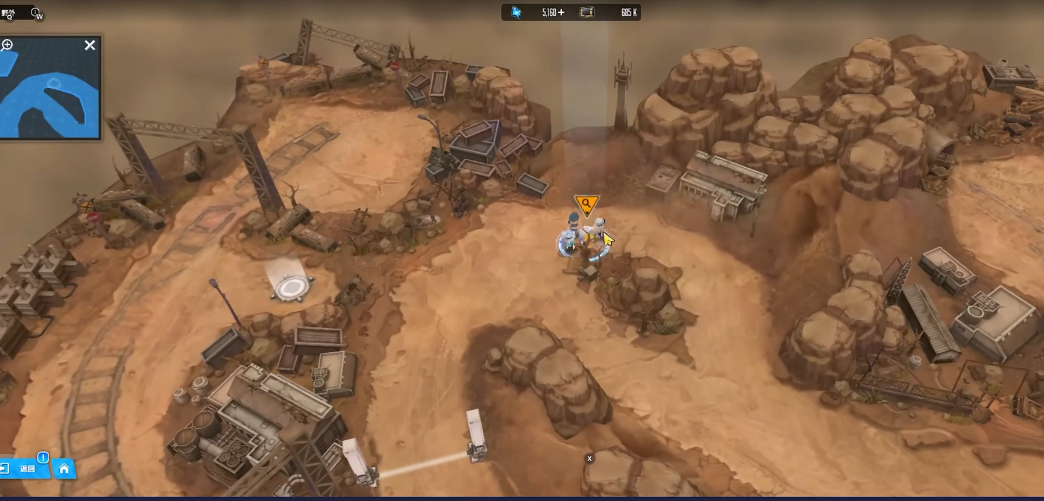The width and height of the screenshot is (1044, 501).
Task: Go to the home screen via house icon
Action: 64,468
